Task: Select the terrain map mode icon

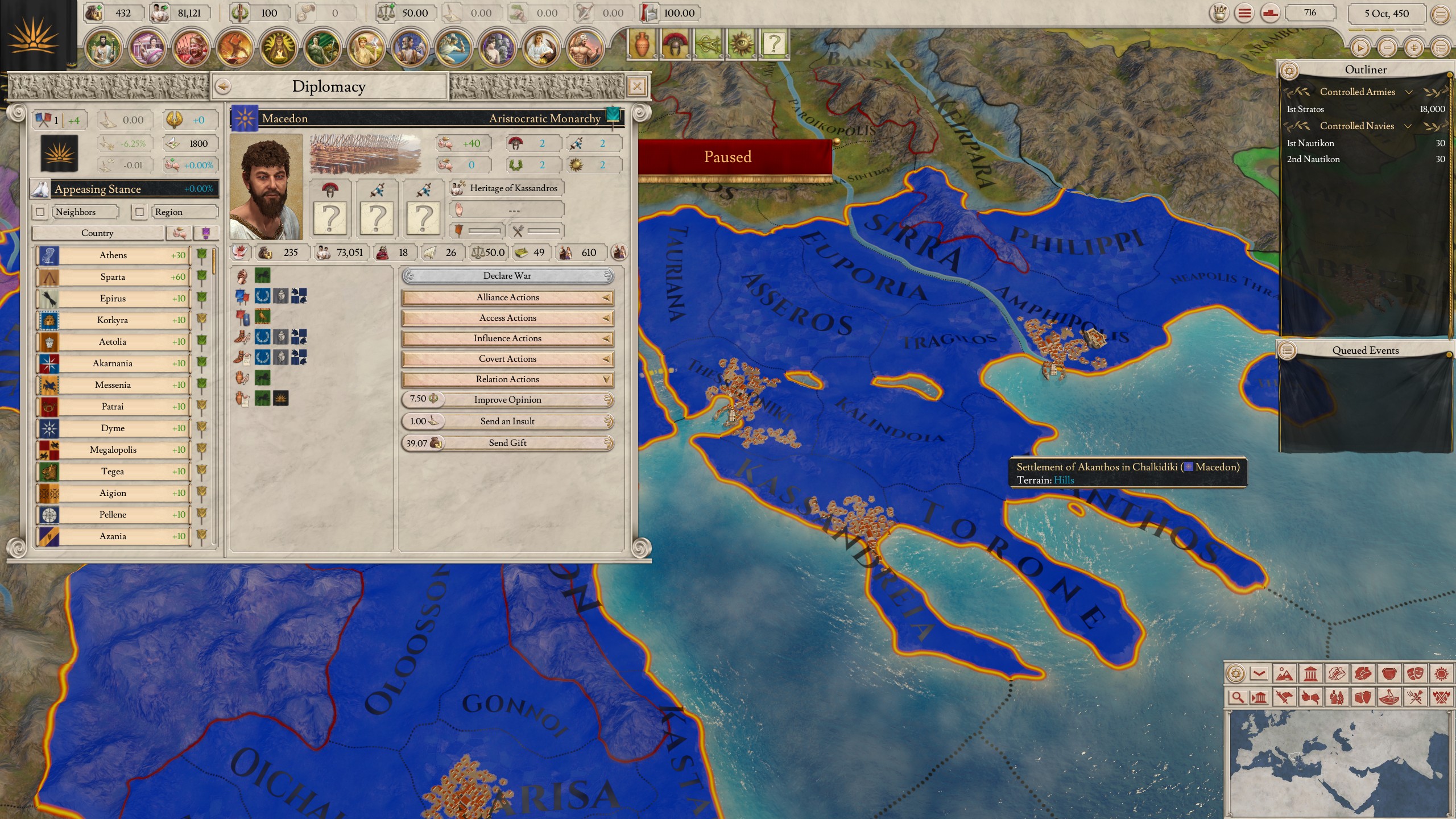Action: (x=1285, y=675)
